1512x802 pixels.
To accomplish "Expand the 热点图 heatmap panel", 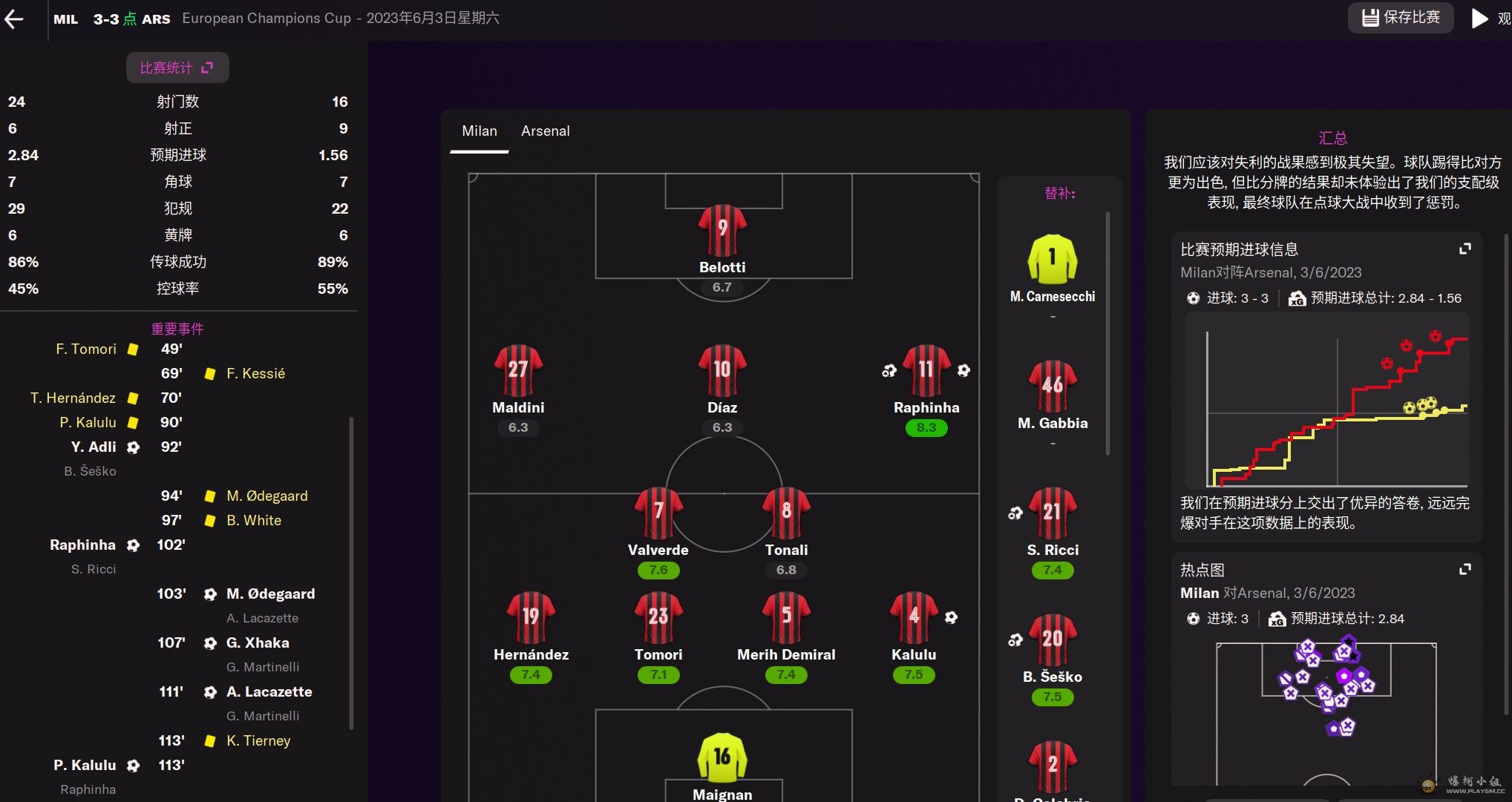I will [x=1464, y=570].
